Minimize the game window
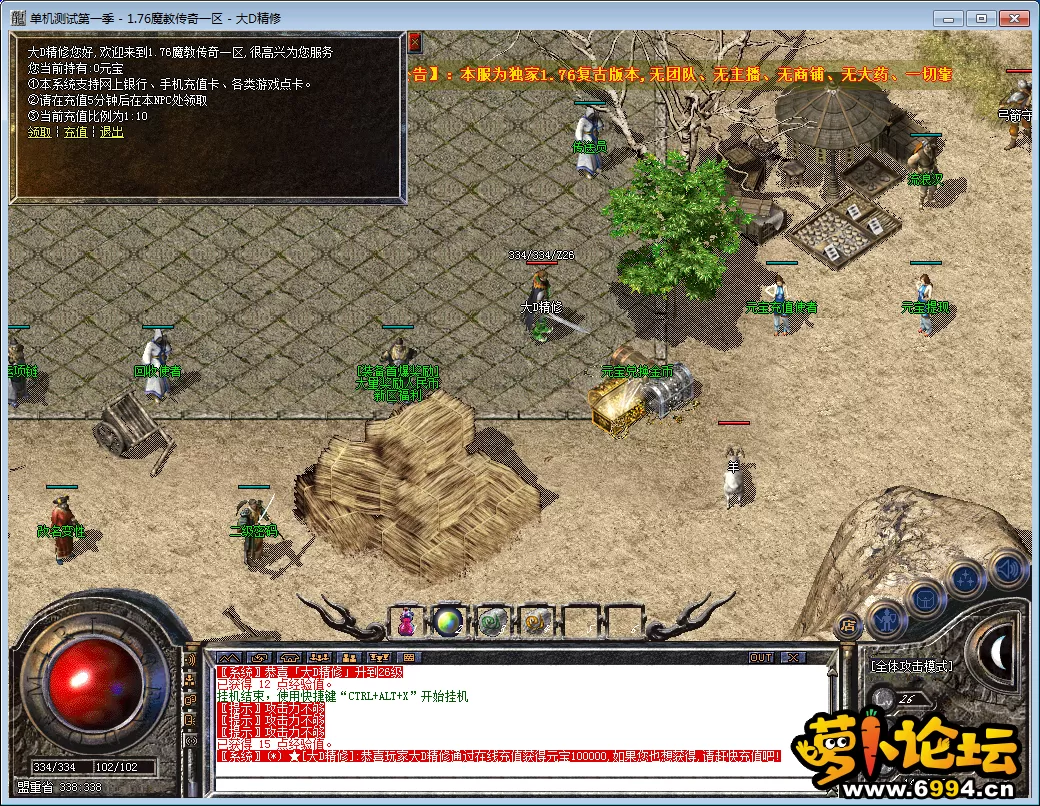Viewport: 1040px width, 806px height. point(950,18)
